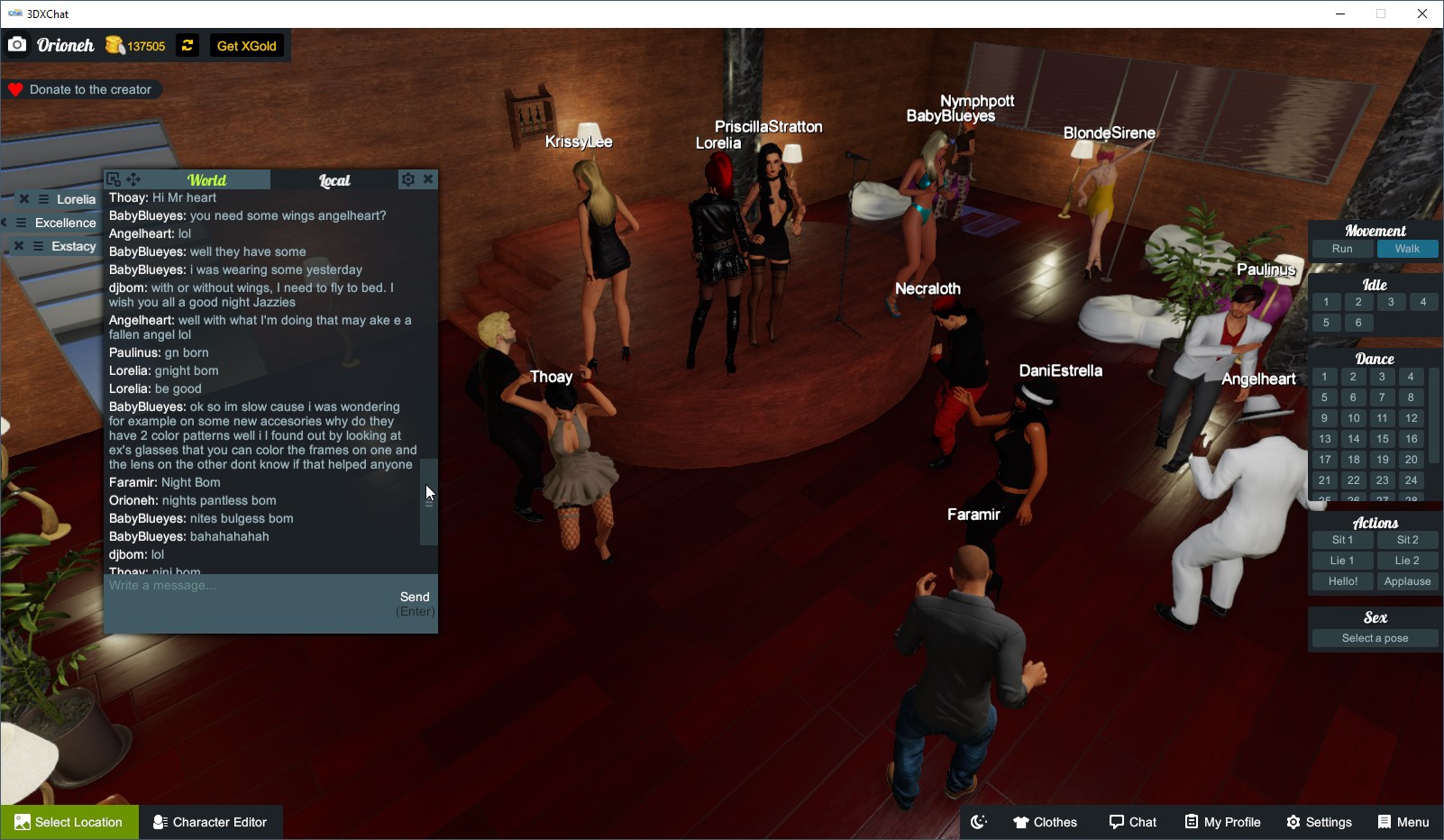
Task: Take a screenshot with the camera icon
Action: (x=17, y=43)
